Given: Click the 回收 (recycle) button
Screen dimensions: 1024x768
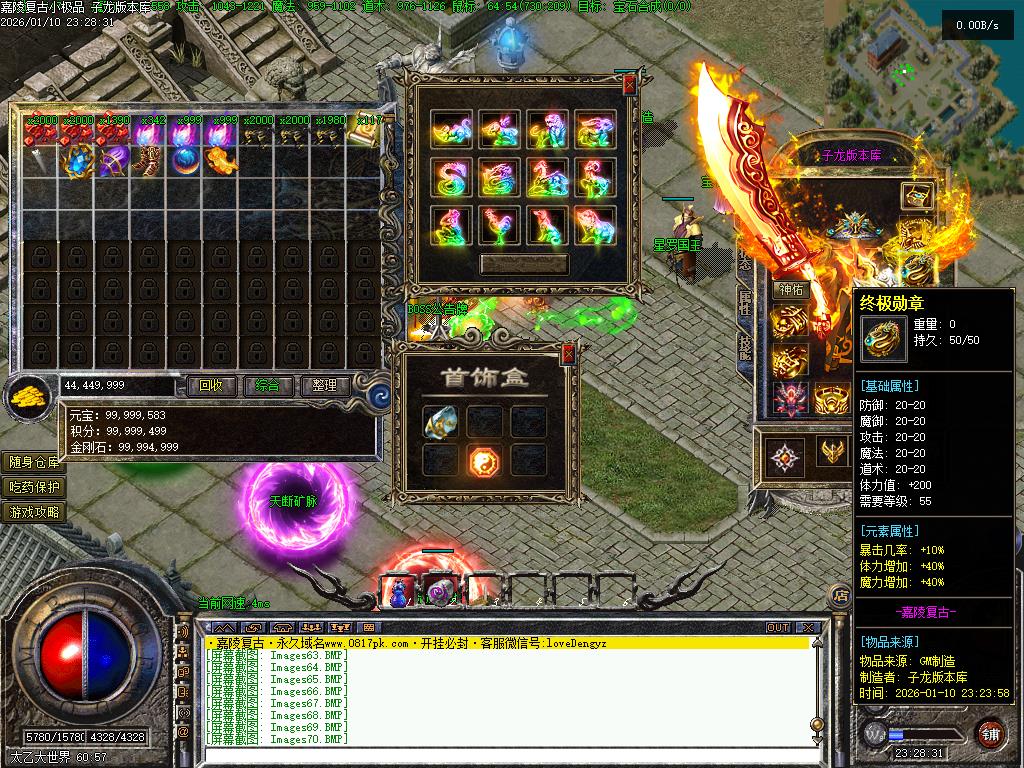Looking at the screenshot, I should 211,385.
